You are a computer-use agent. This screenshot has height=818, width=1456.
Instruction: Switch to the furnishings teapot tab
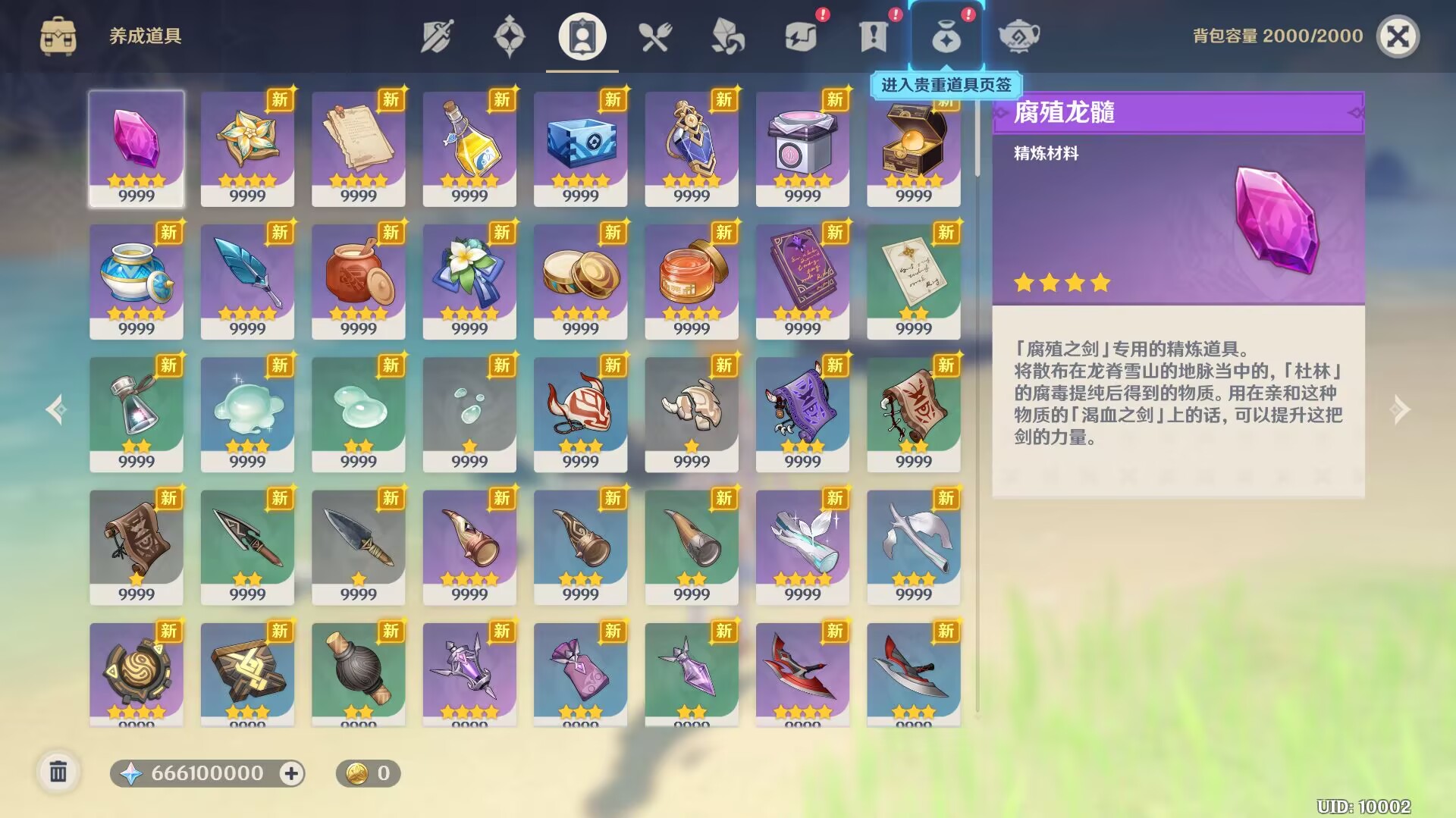pos(1018,36)
